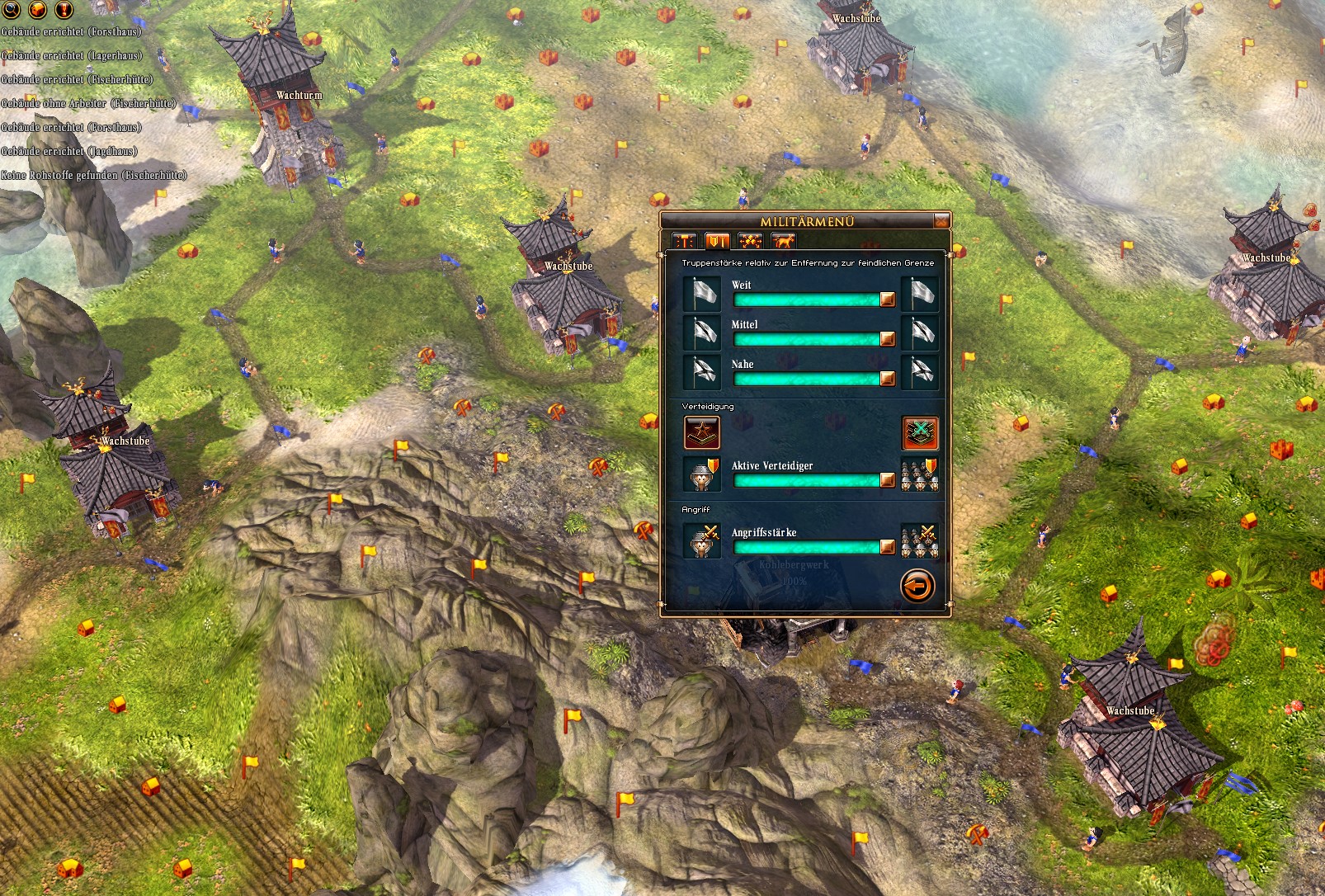This screenshot has width=1325, height=896.
Task: Select the shield and sword tab
Action: tap(717, 241)
